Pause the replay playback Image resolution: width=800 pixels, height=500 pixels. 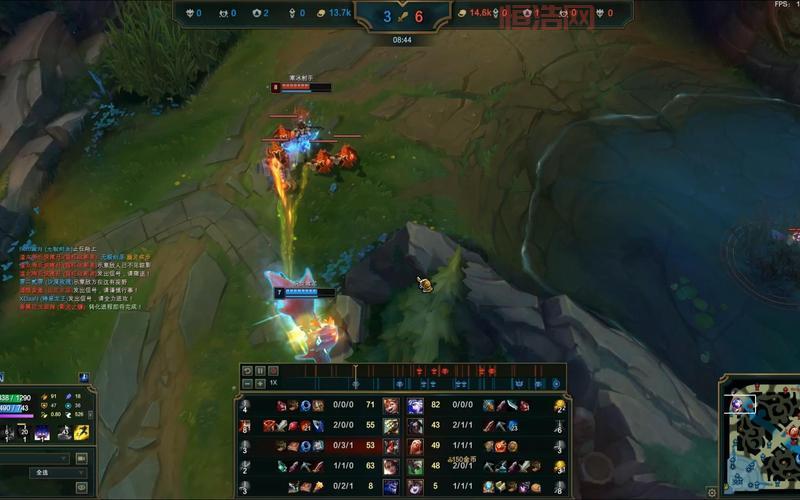(261, 371)
